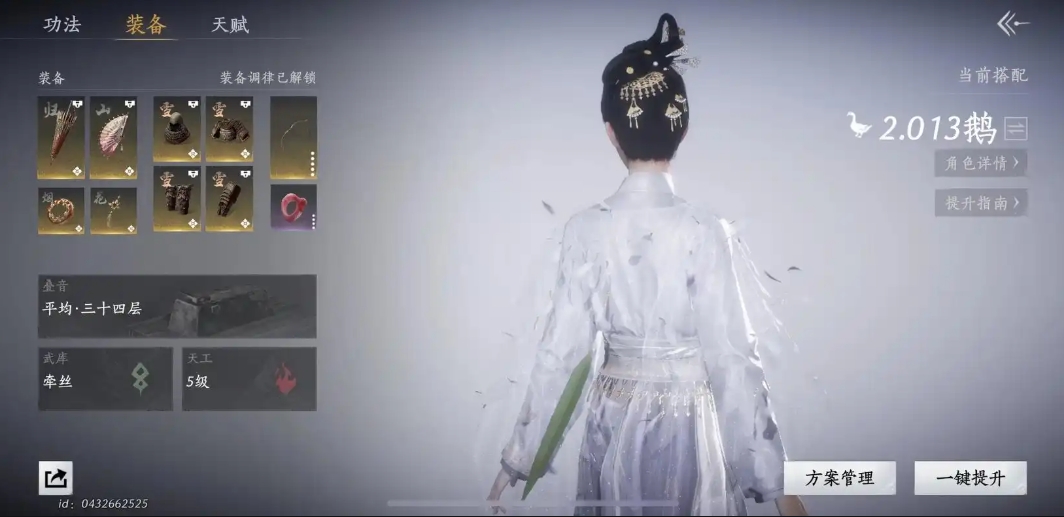Image resolution: width=1064 pixels, height=517 pixels.
Task: Open the 天赋 tab
Action: [x=230, y=25]
